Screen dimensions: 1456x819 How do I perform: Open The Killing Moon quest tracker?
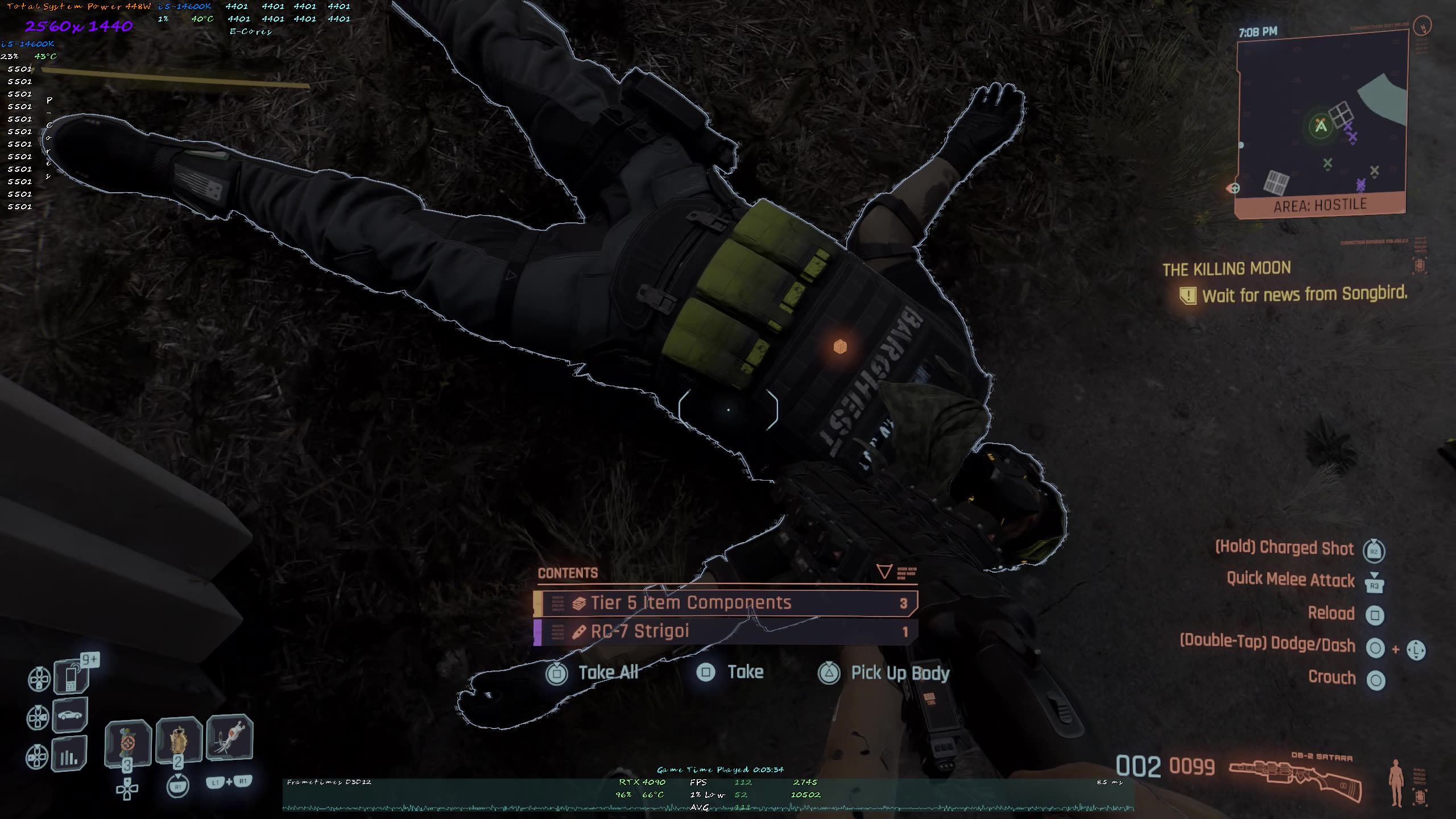(x=1227, y=269)
